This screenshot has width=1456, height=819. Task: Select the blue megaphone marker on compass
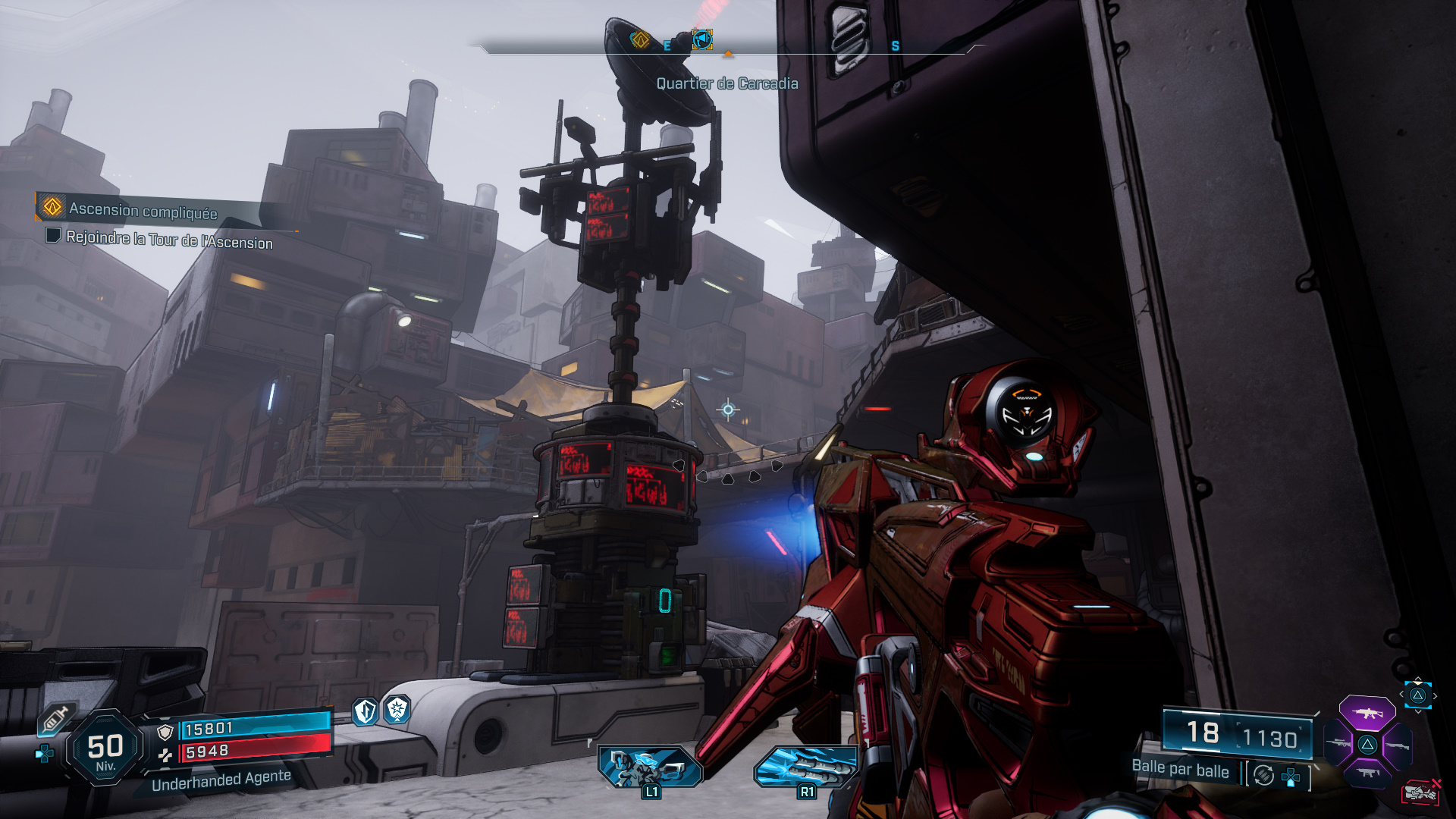click(702, 39)
